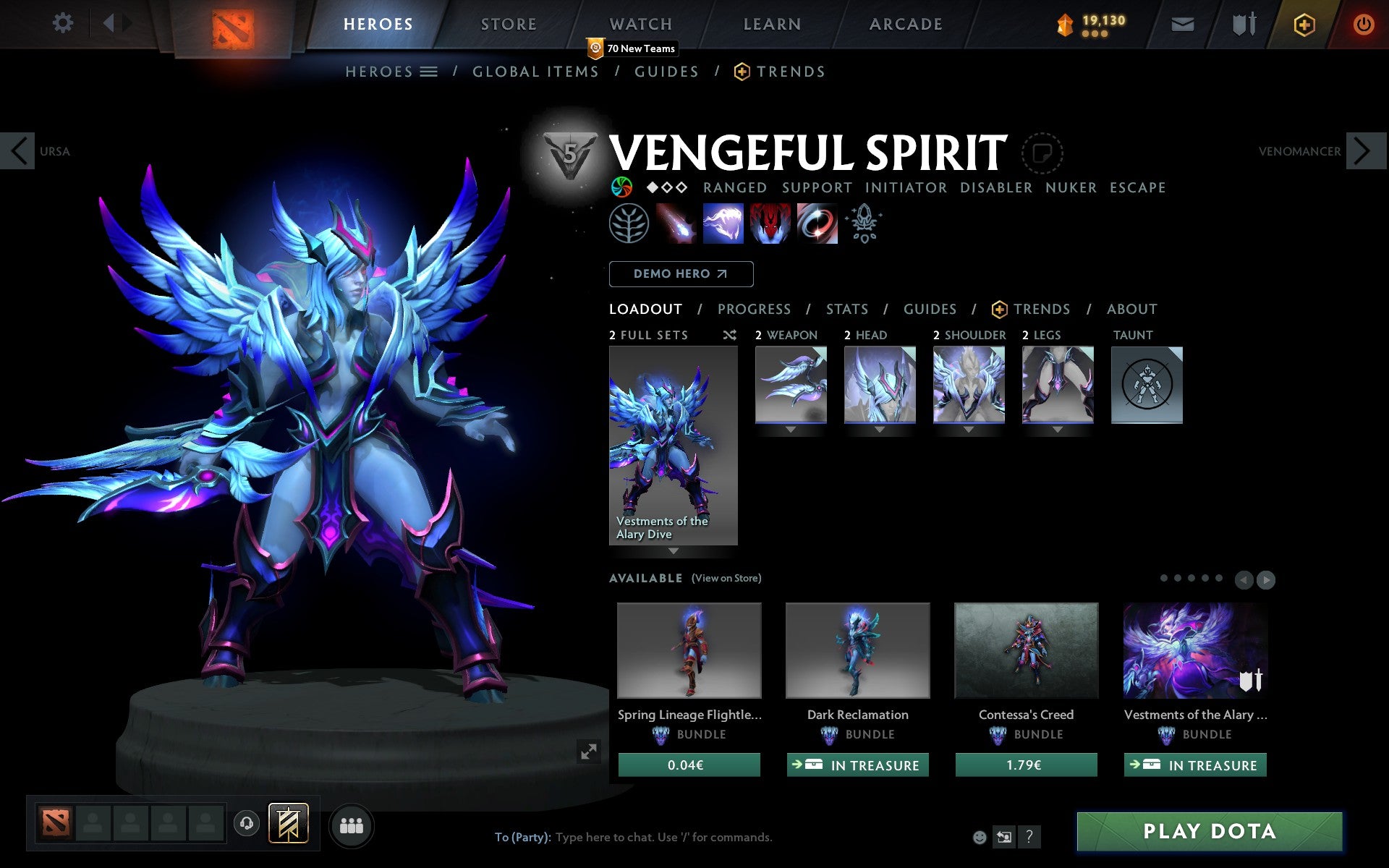
Task: Open the Heroes hamburger menu
Action: click(430, 72)
